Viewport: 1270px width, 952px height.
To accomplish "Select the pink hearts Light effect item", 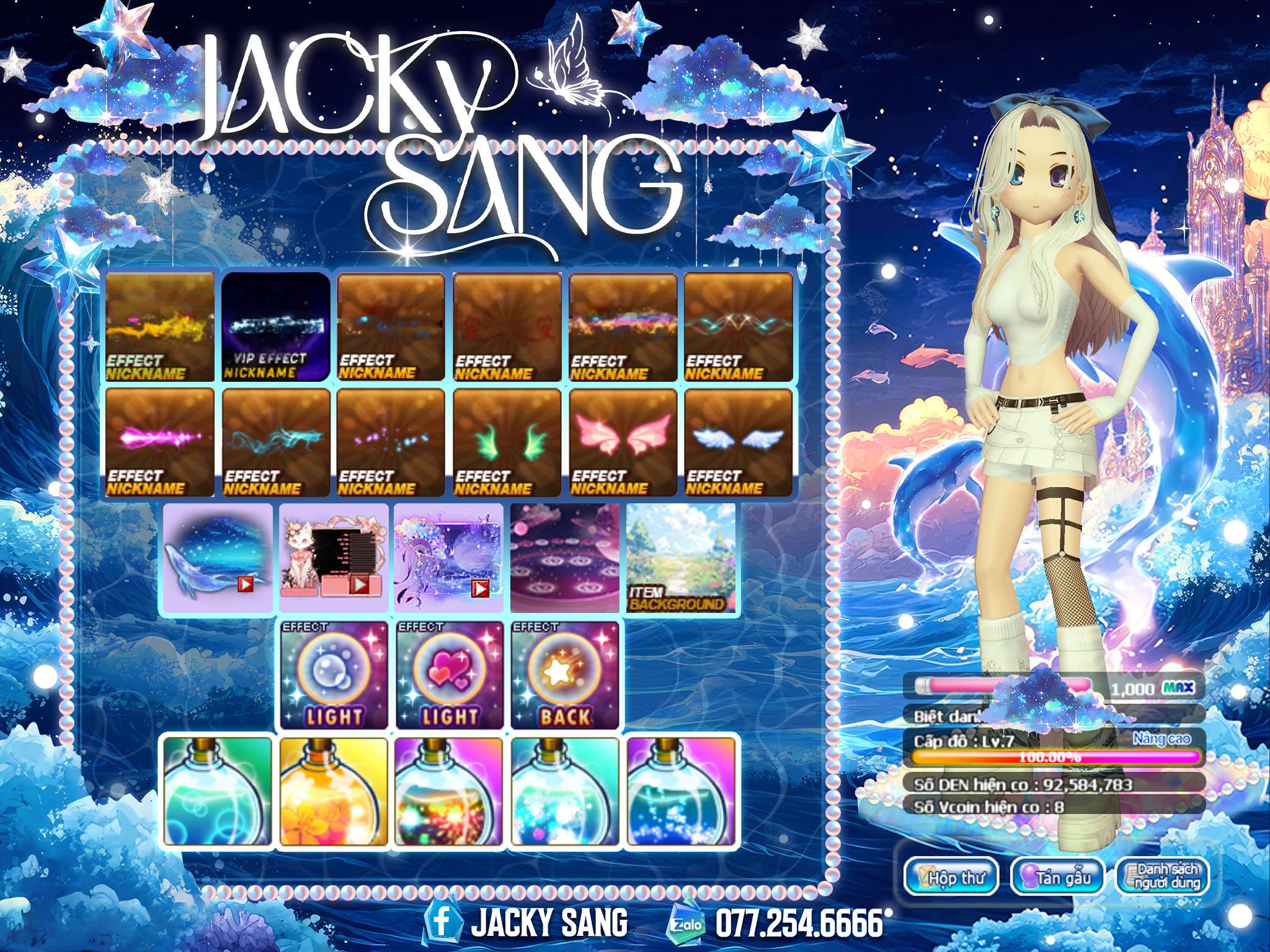I will pyautogui.click(x=450, y=675).
